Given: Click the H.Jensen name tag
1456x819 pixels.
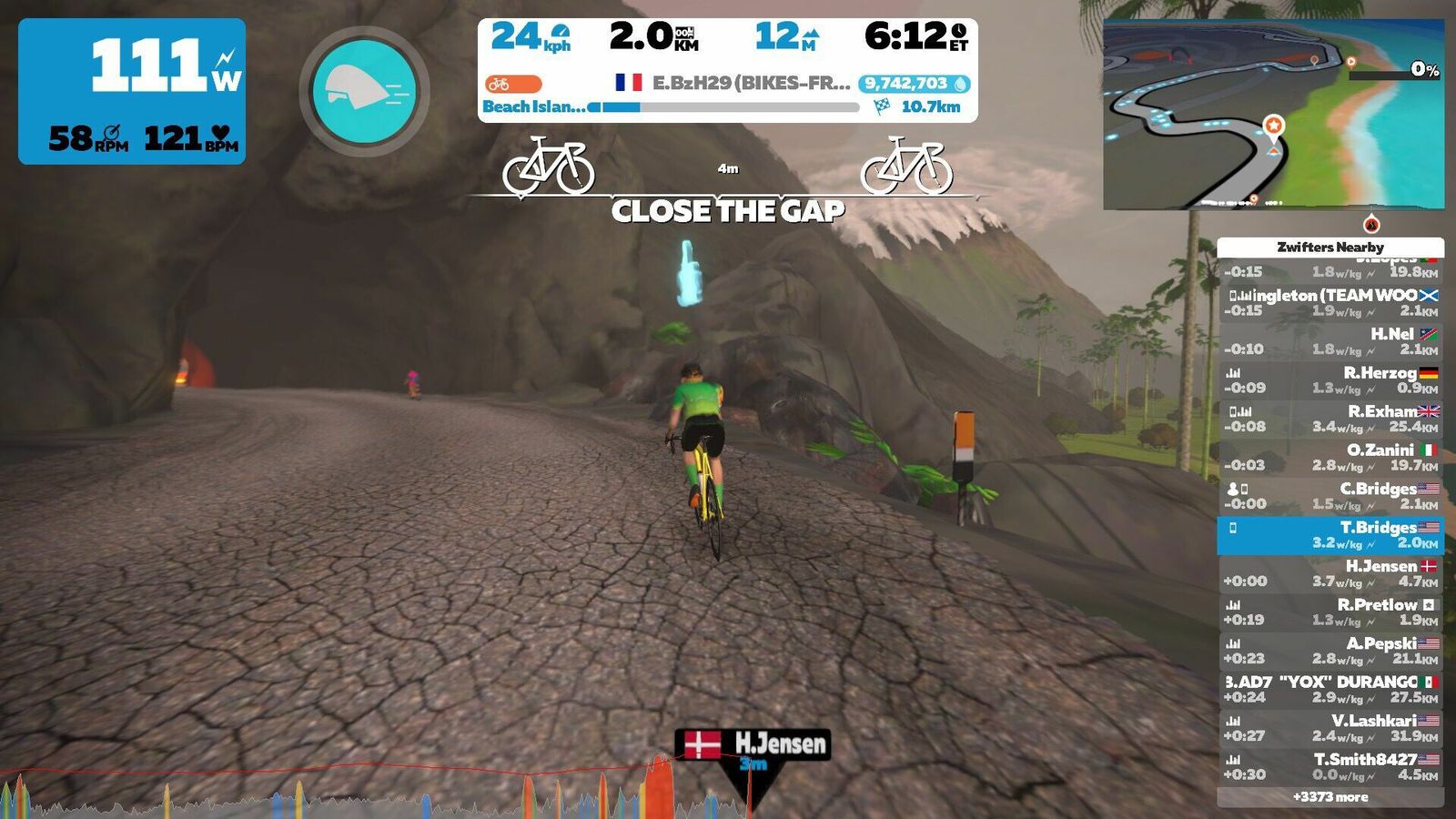Looking at the screenshot, I should click(x=753, y=744).
